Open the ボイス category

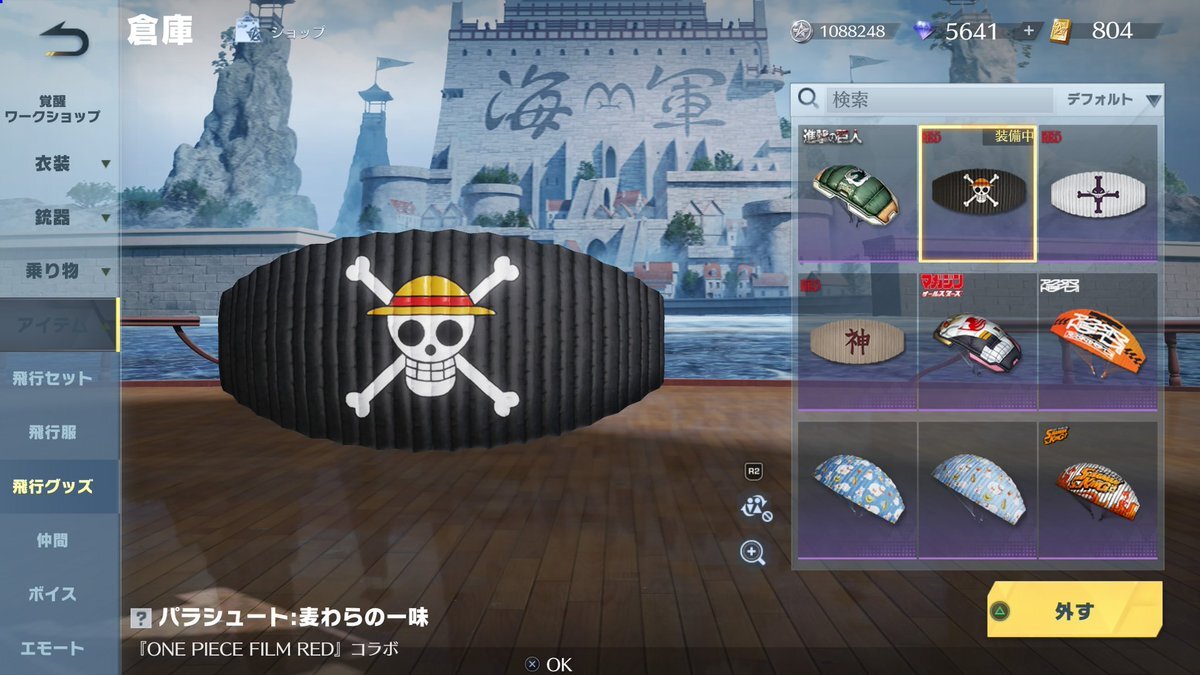tap(53, 595)
